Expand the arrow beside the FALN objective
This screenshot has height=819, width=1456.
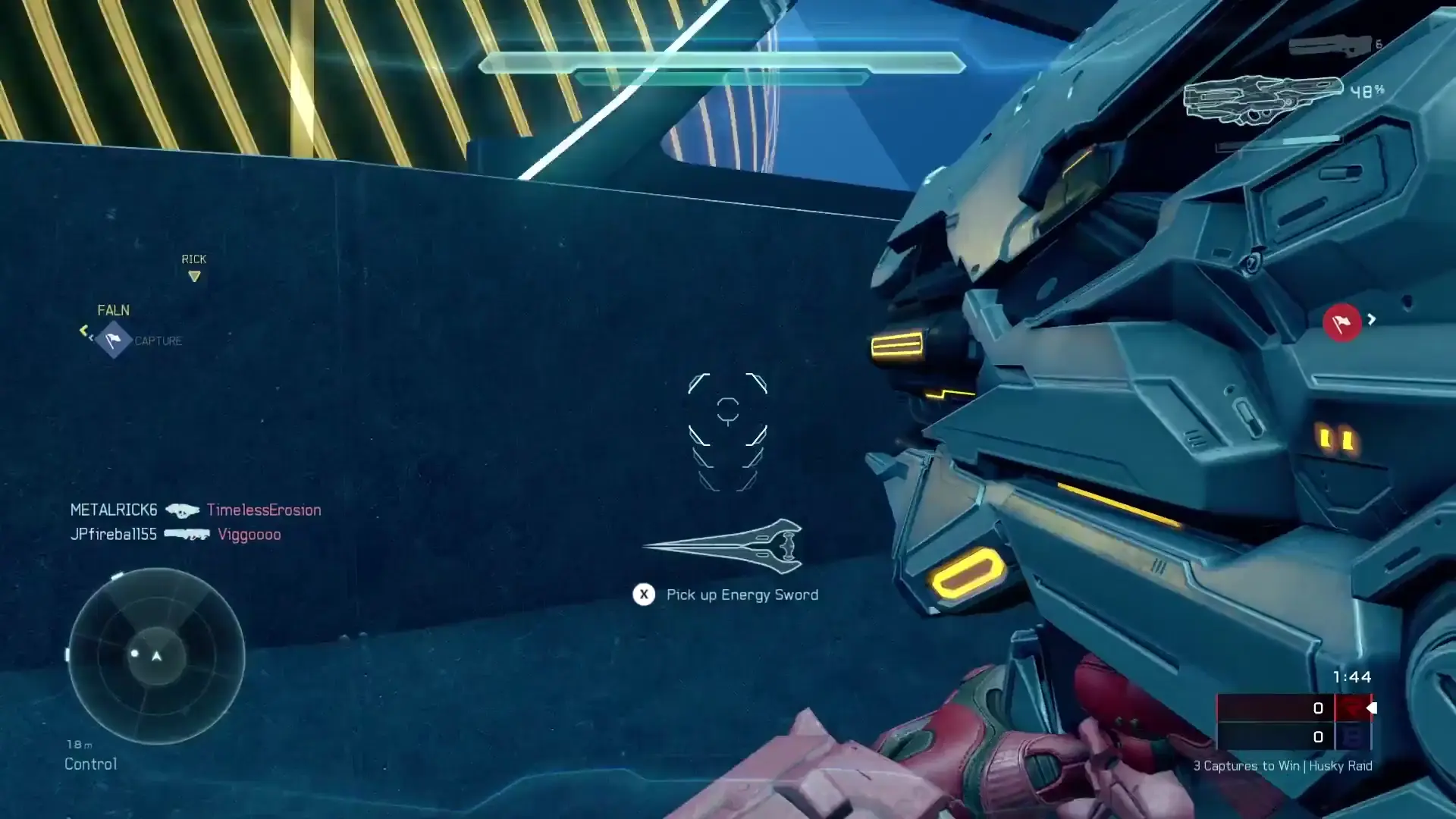[x=84, y=331]
